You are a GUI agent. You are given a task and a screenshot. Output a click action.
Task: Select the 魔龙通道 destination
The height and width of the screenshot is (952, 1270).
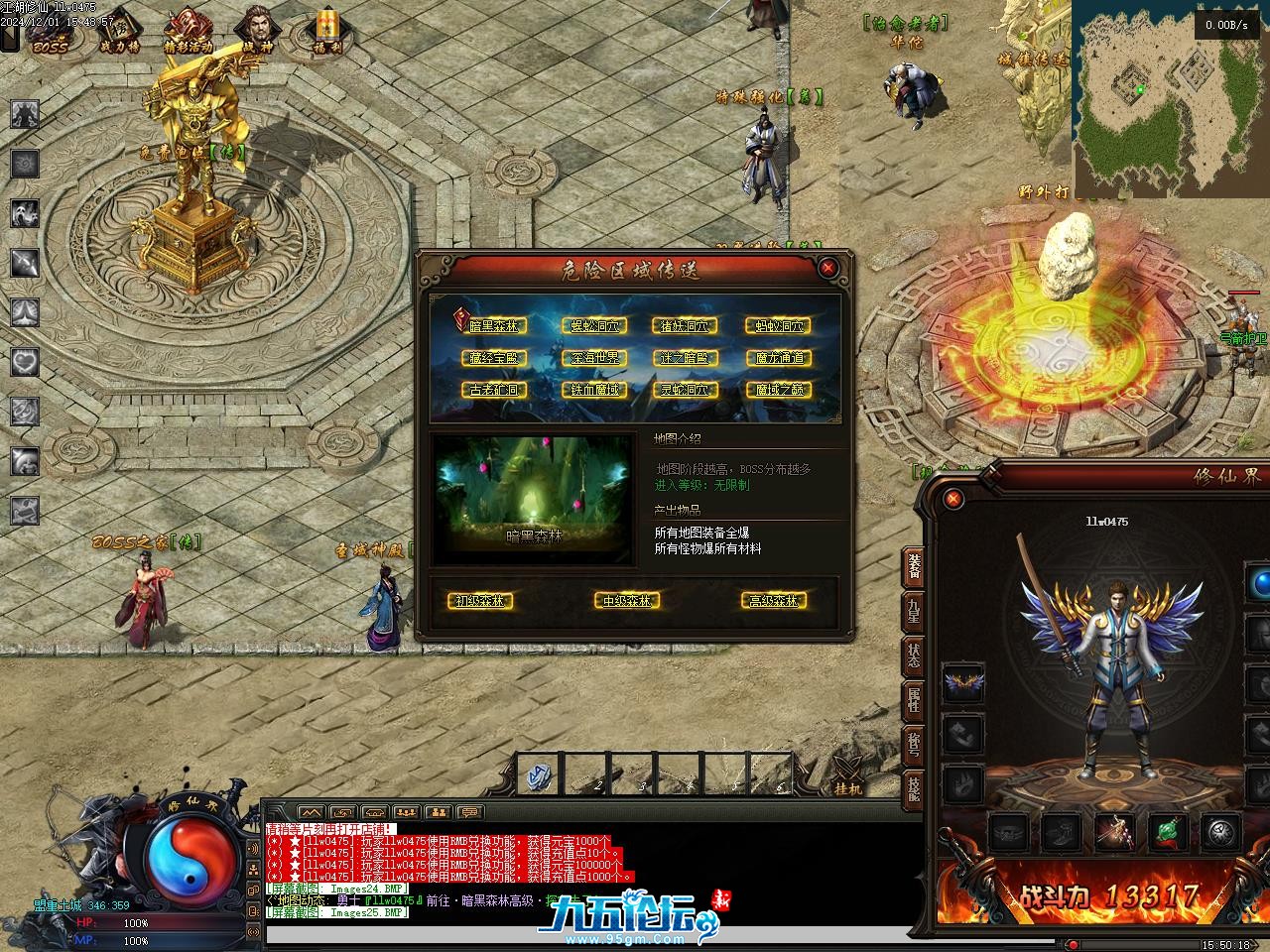click(x=778, y=358)
